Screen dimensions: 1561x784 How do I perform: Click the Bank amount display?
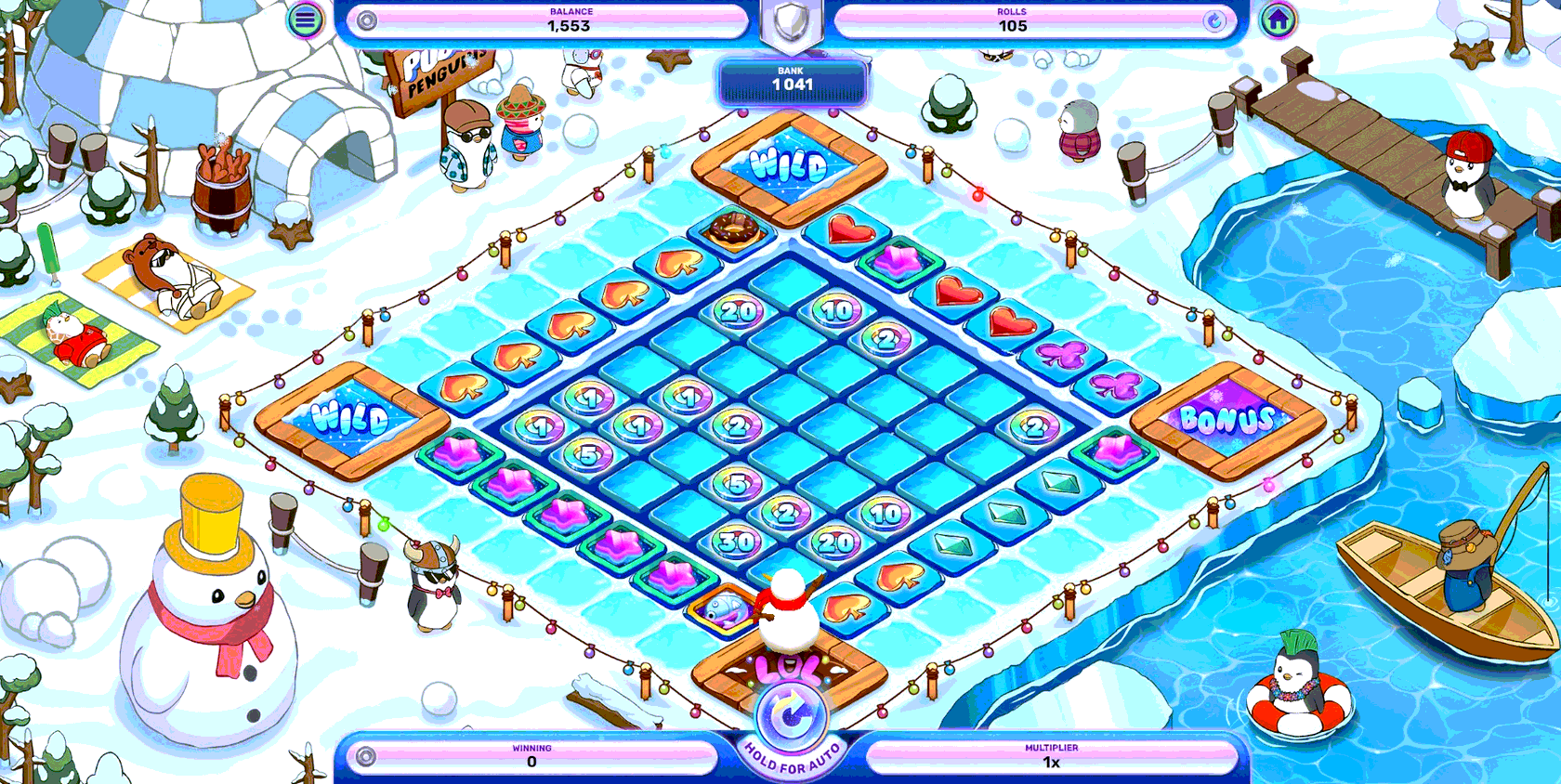(x=792, y=82)
